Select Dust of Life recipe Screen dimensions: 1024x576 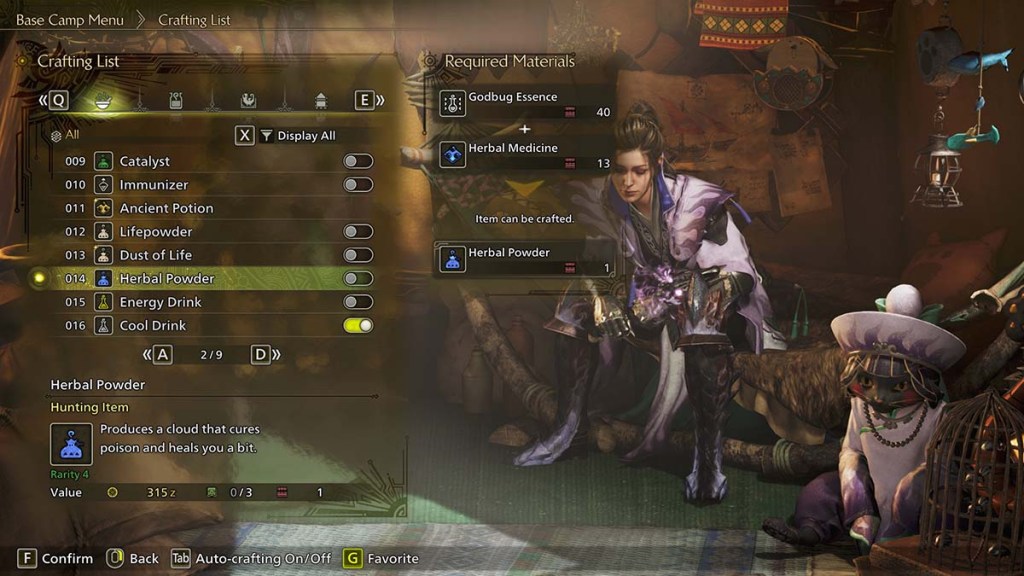coord(155,255)
